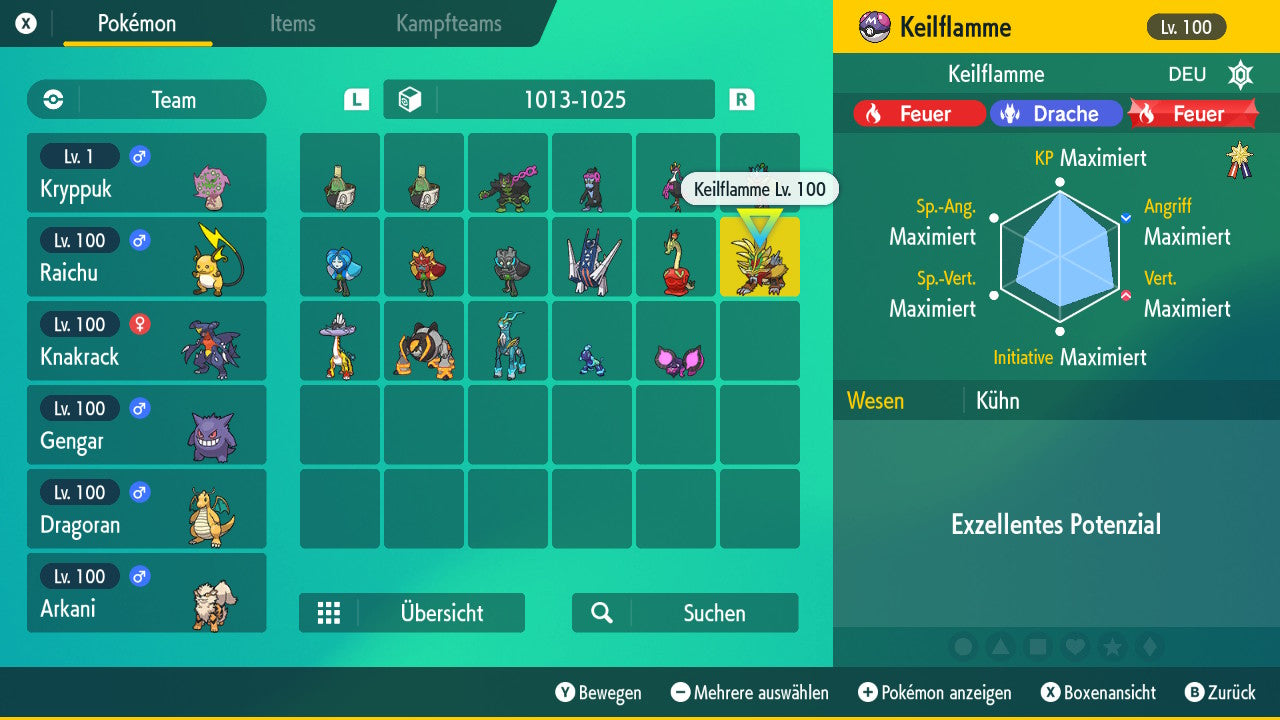Click the ribbon award icon on Keilflamme's panel
The image size is (1280, 720).
[1237, 157]
